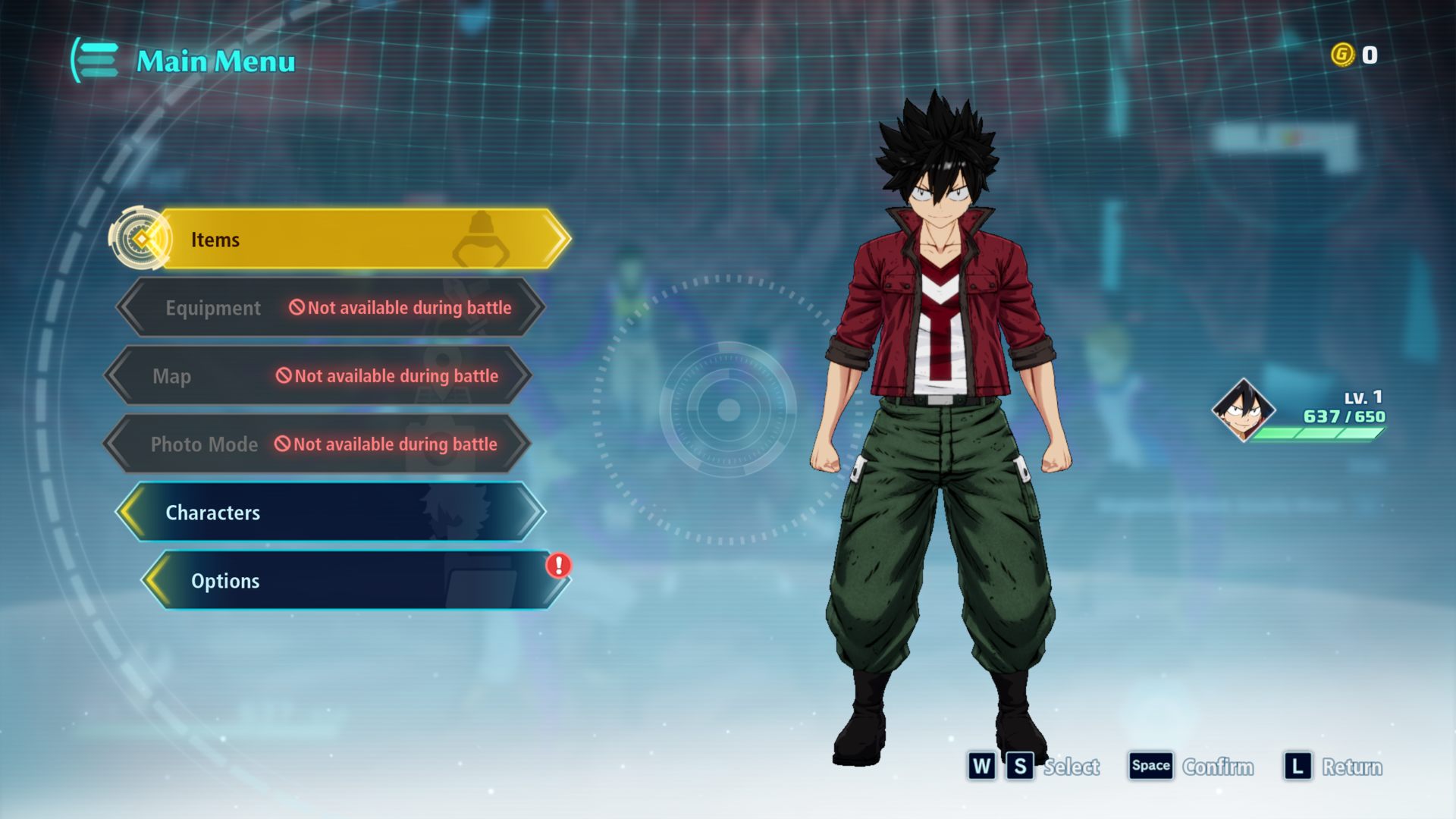
Task: Open the Characters menu
Action: coord(331,513)
